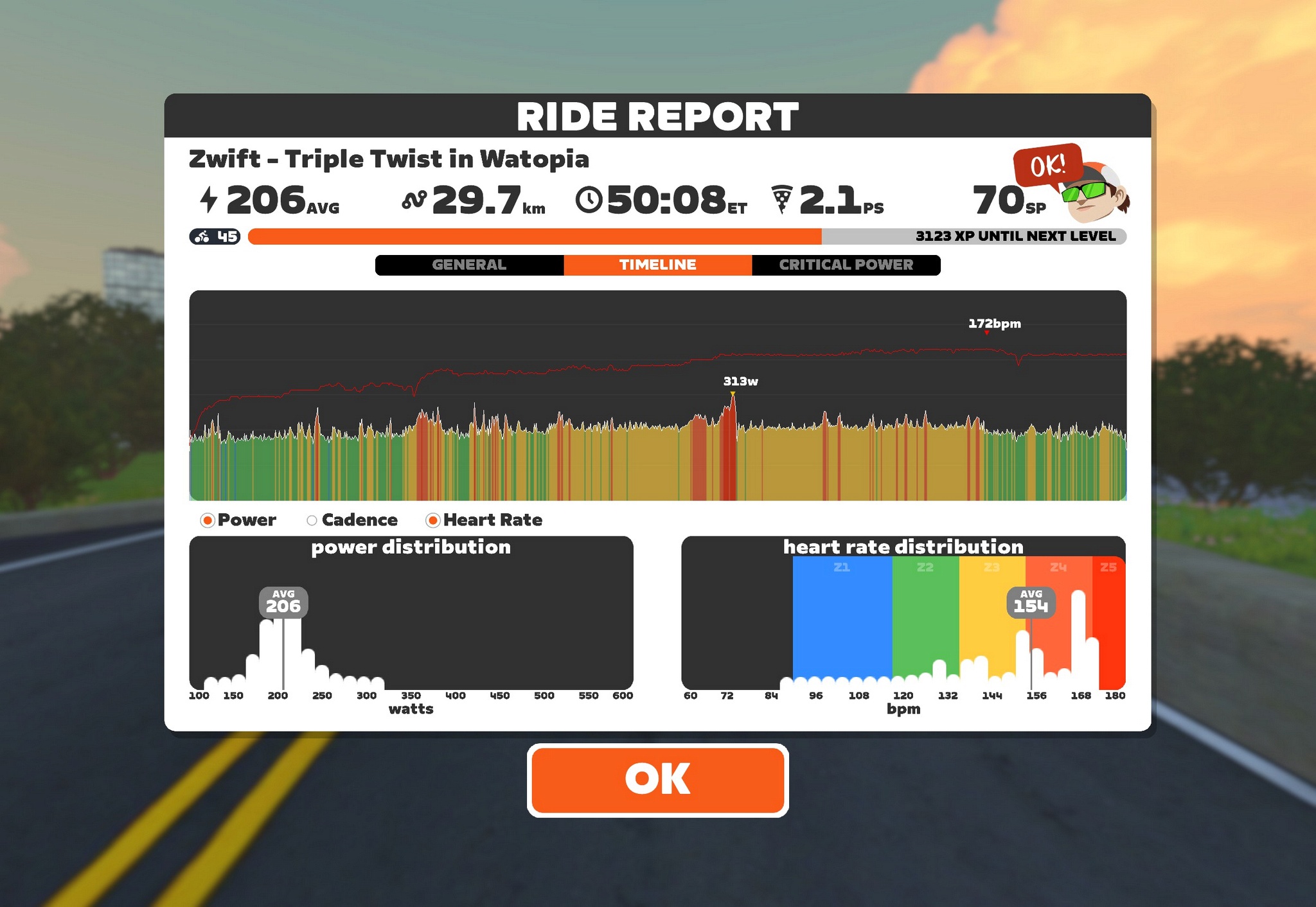
Task: Select the Timeline tab
Action: point(657,265)
